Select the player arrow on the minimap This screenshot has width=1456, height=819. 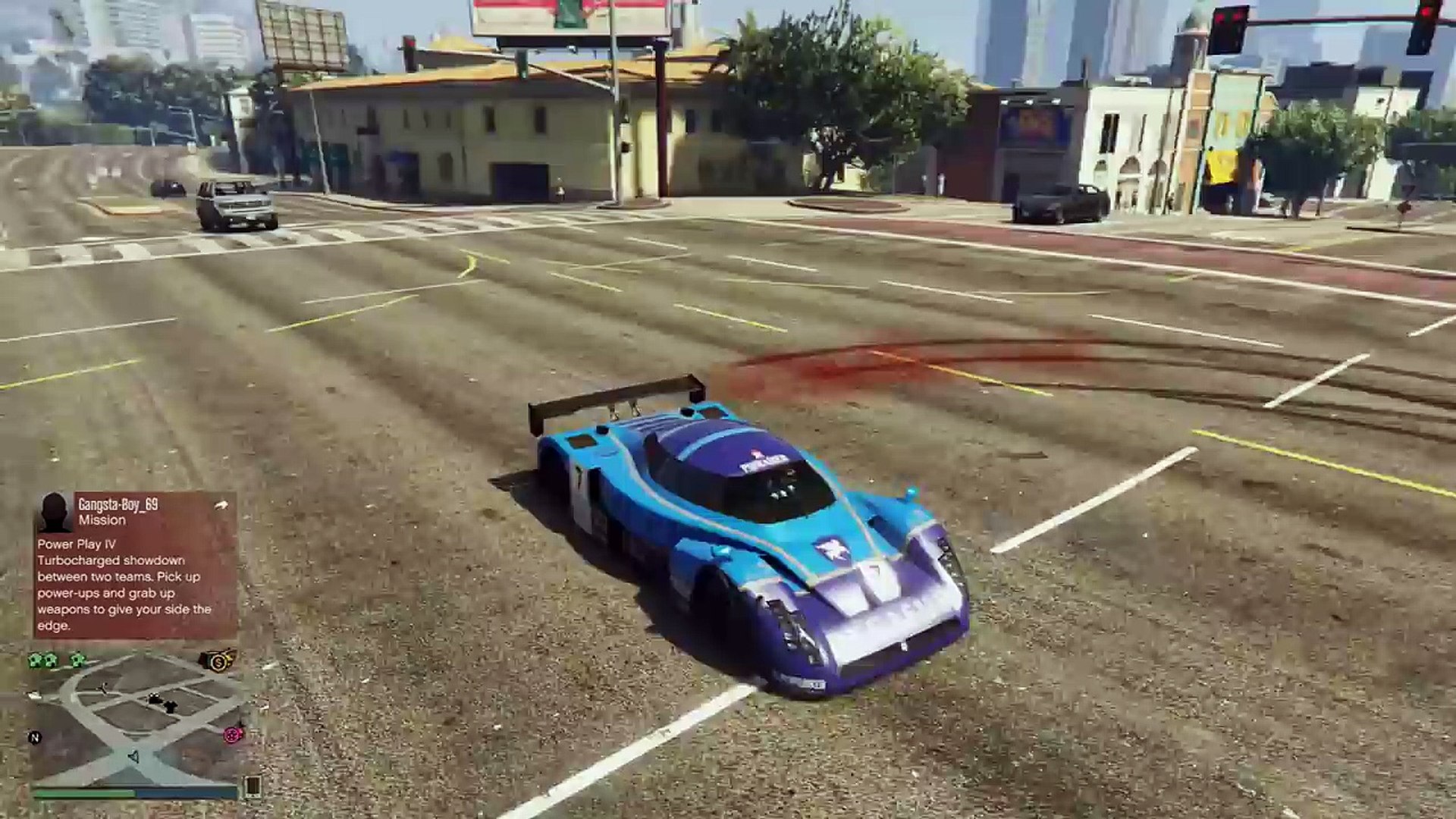(x=133, y=757)
